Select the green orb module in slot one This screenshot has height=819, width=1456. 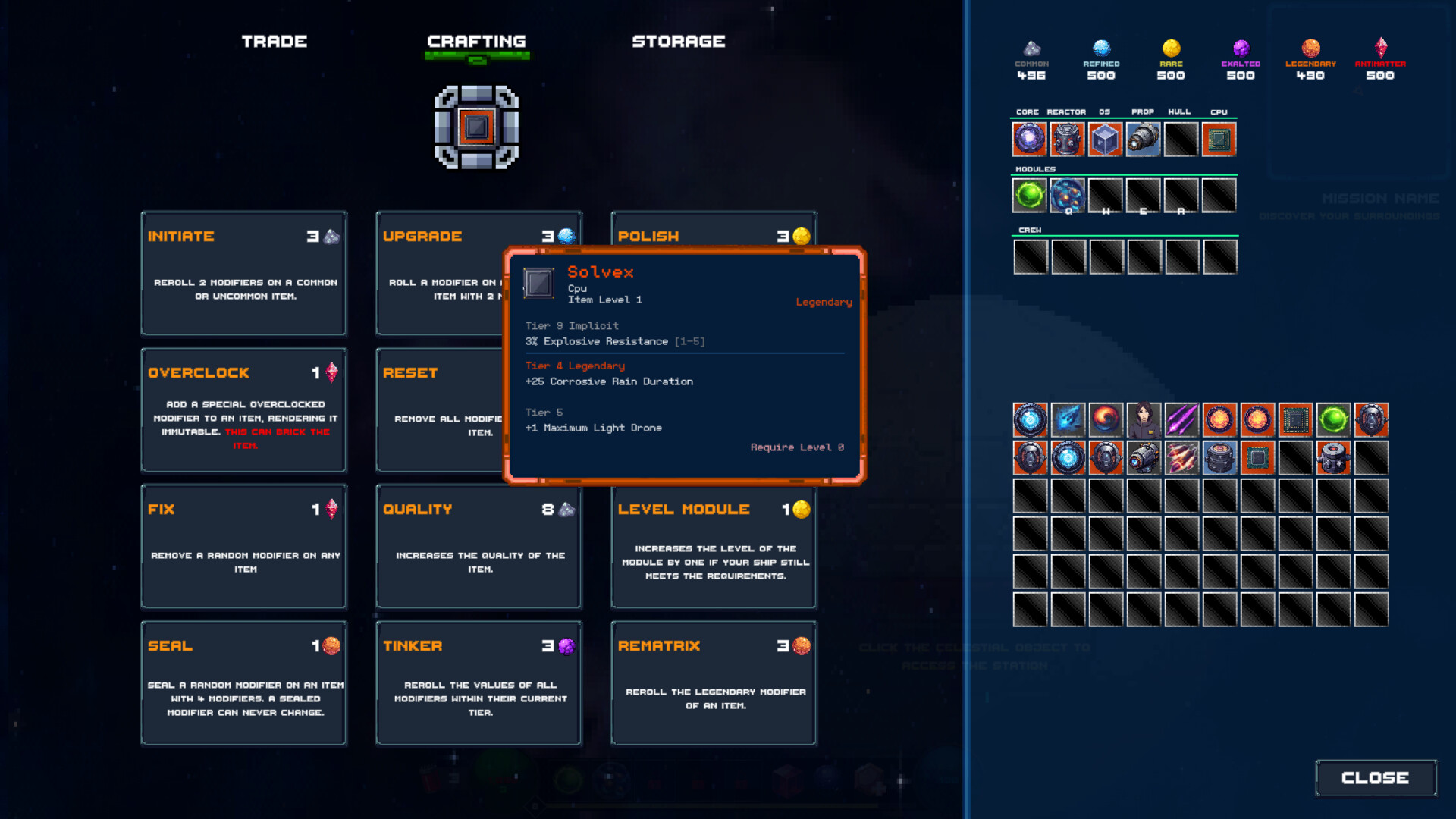(1029, 195)
